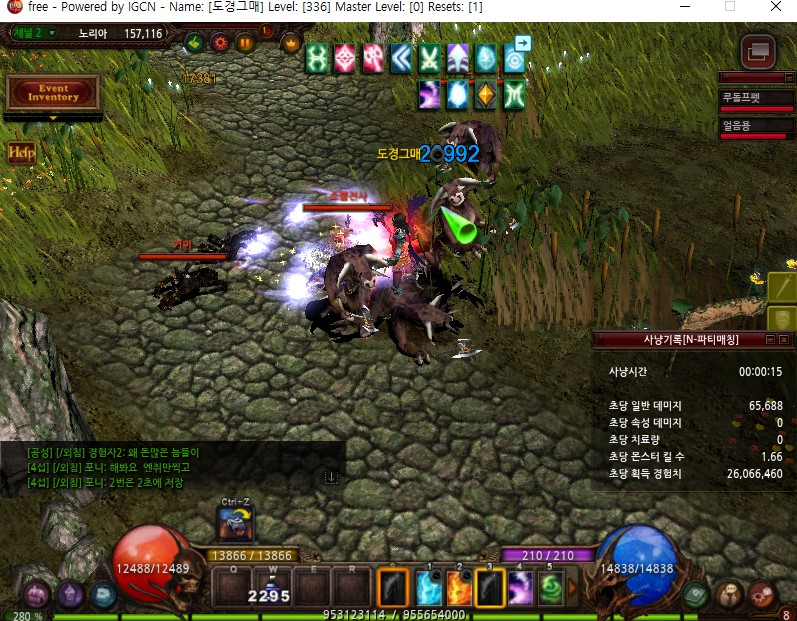Screen dimensions: 797x621
Task: Click the orange crown icon
Action: 291,43
